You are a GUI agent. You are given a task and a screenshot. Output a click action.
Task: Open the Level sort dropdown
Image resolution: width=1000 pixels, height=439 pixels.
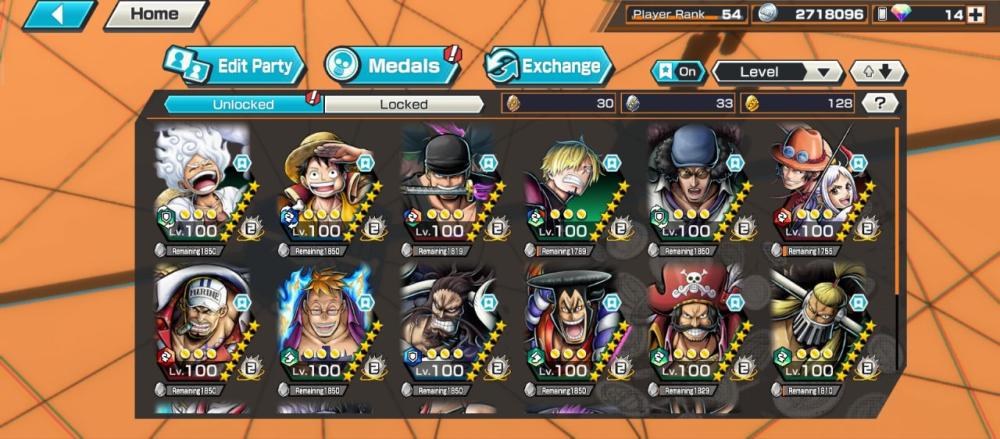pyautogui.click(x=777, y=72)
